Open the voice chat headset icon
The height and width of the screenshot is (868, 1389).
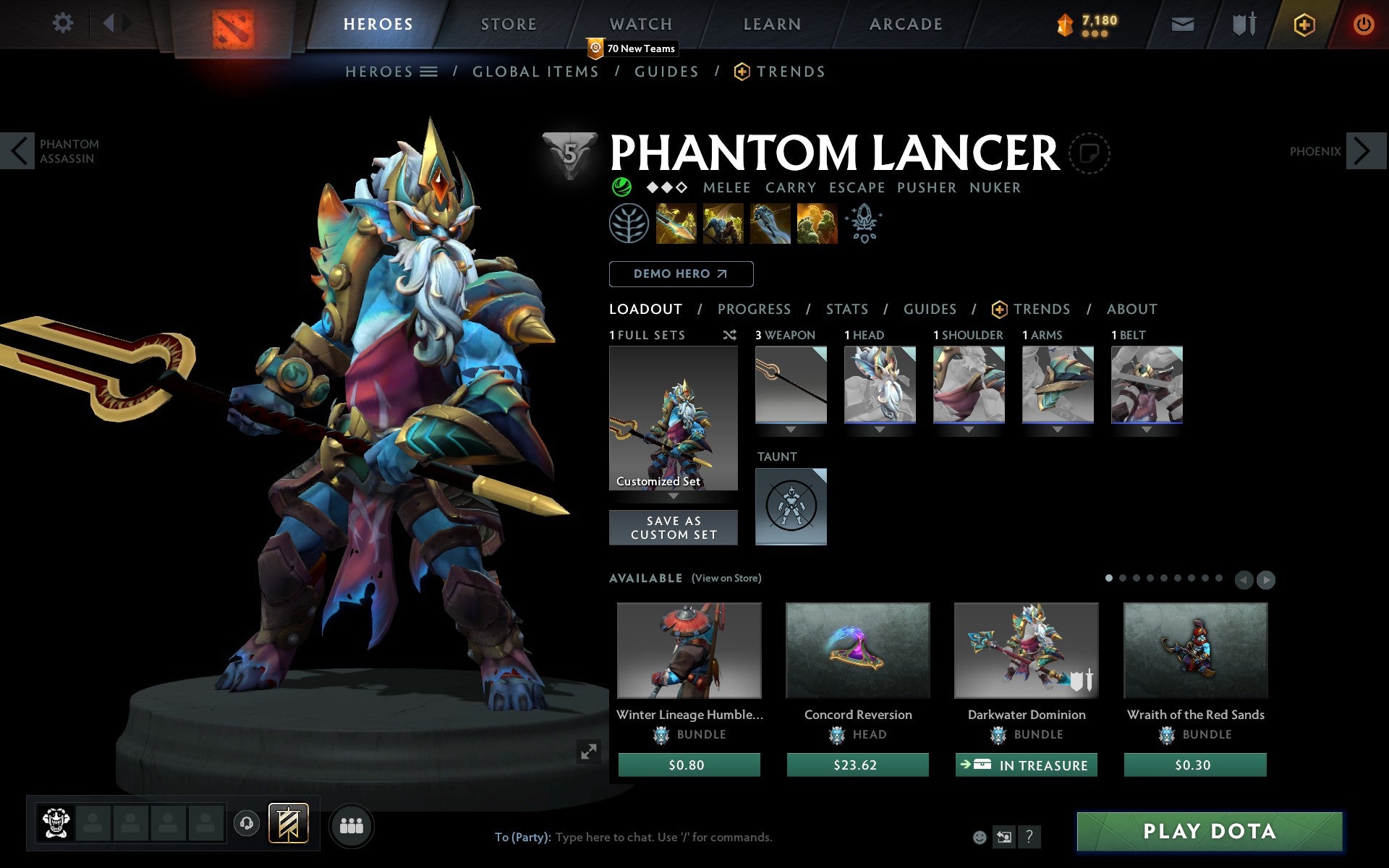245,822
